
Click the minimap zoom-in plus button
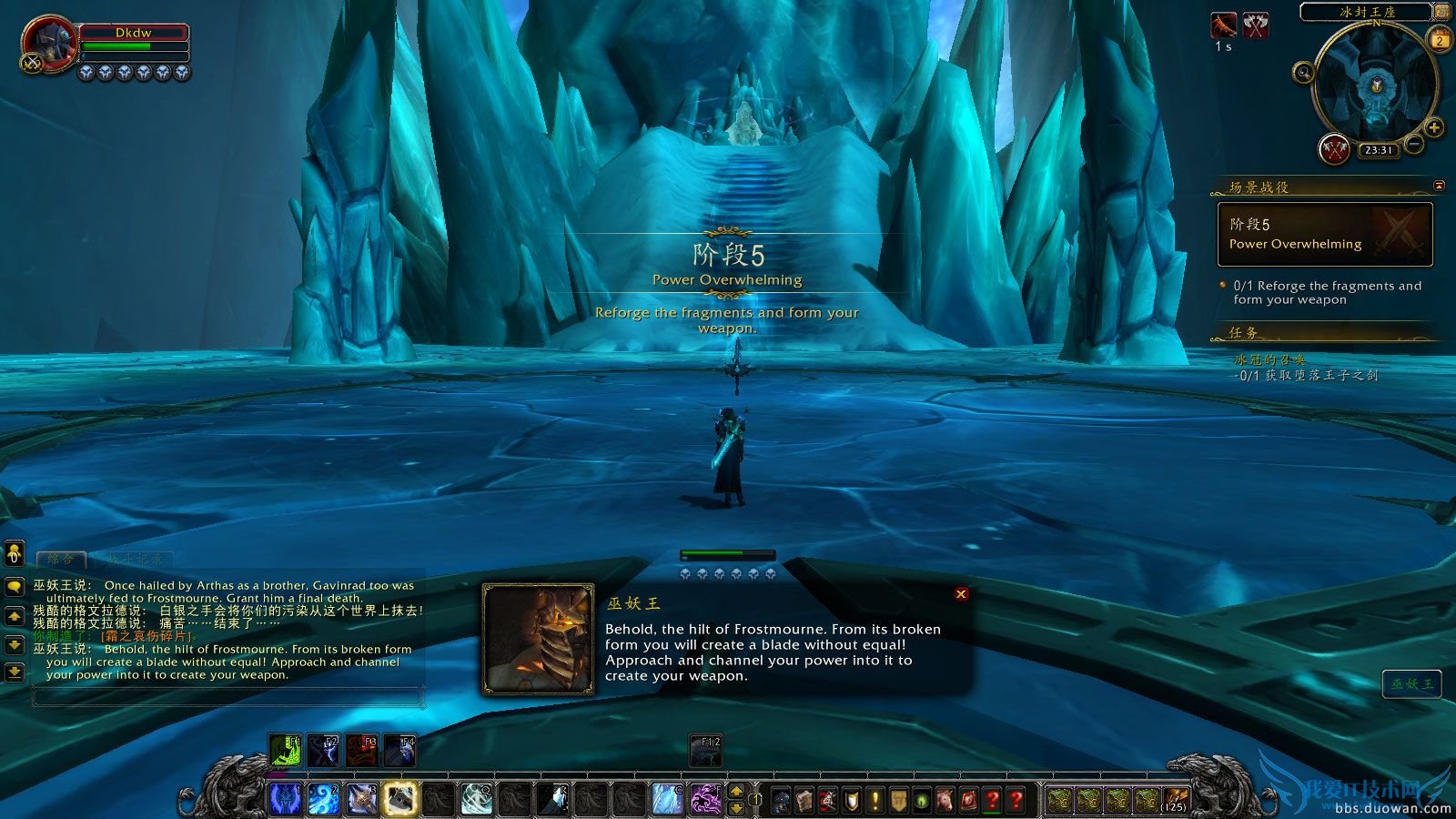tap(1434, 127)
